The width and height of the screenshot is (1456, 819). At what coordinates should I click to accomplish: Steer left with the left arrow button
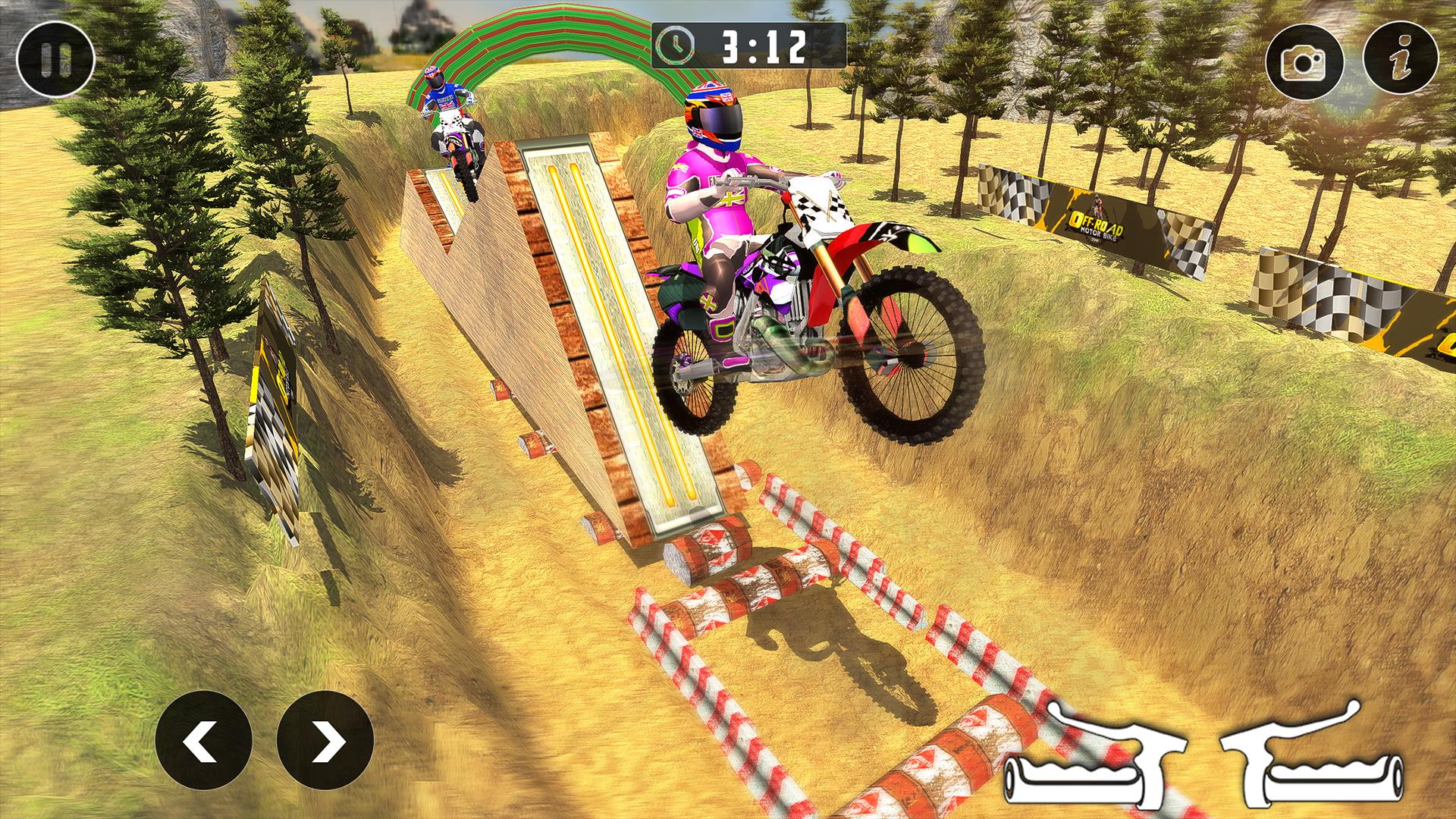[x=203, y=740]
